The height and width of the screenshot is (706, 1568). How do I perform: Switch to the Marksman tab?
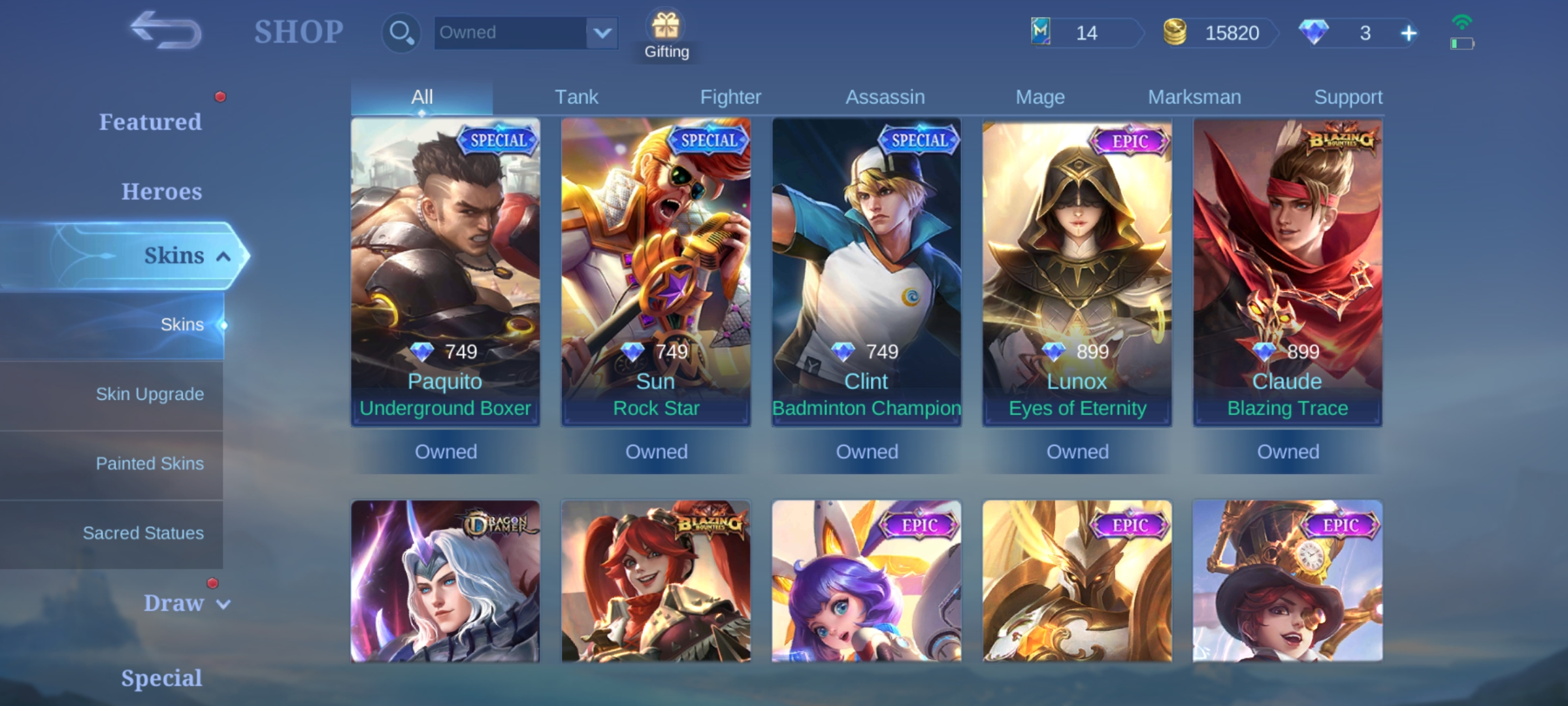(1194, 96)
